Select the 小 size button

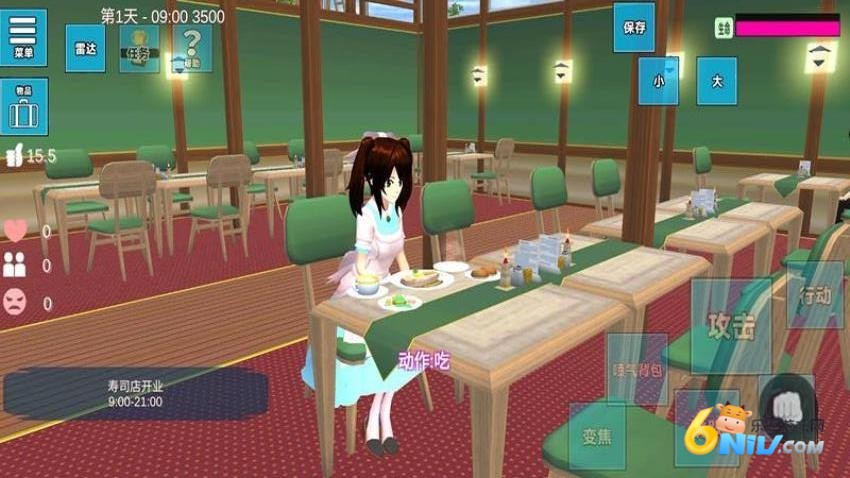[659, 81]
